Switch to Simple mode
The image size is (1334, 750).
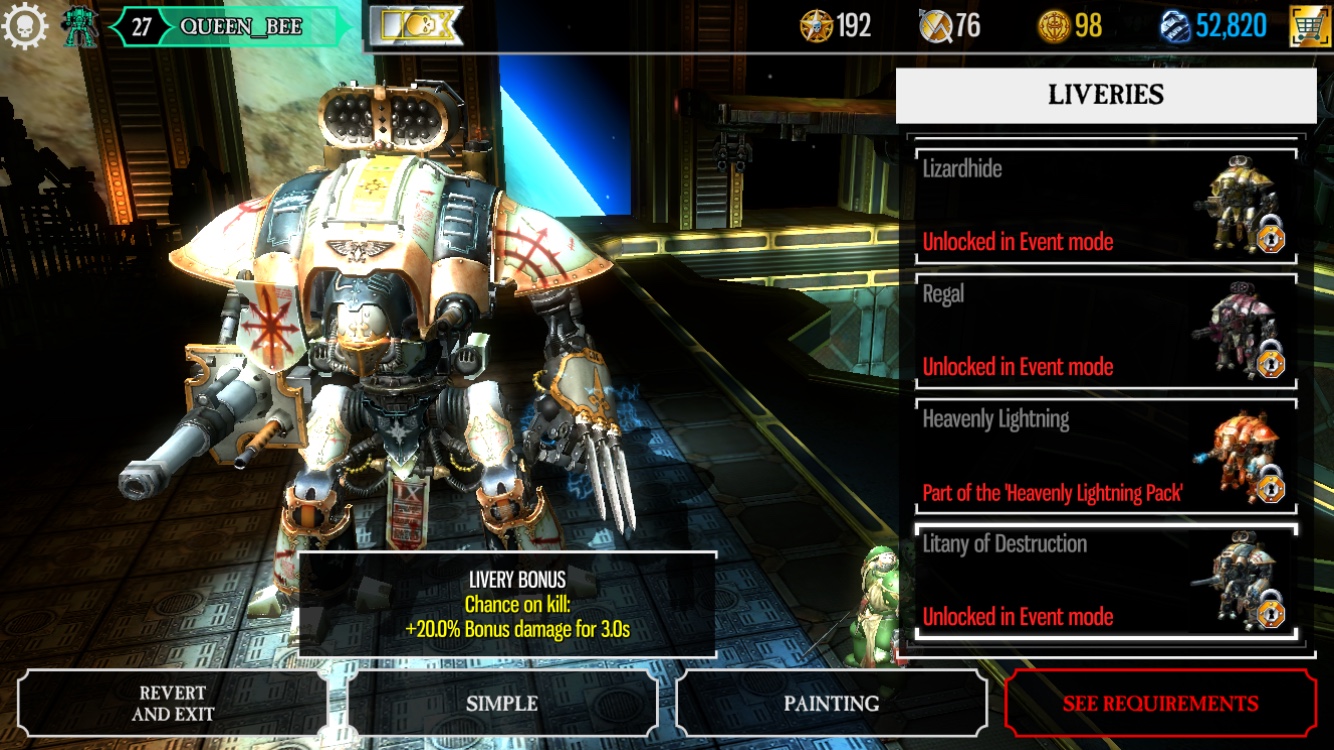click(502, 703)
